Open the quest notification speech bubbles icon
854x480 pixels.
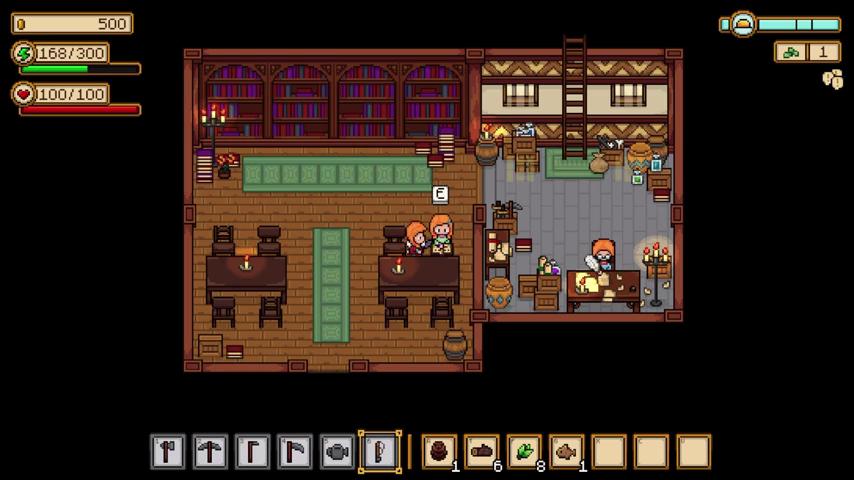[832, 79]
